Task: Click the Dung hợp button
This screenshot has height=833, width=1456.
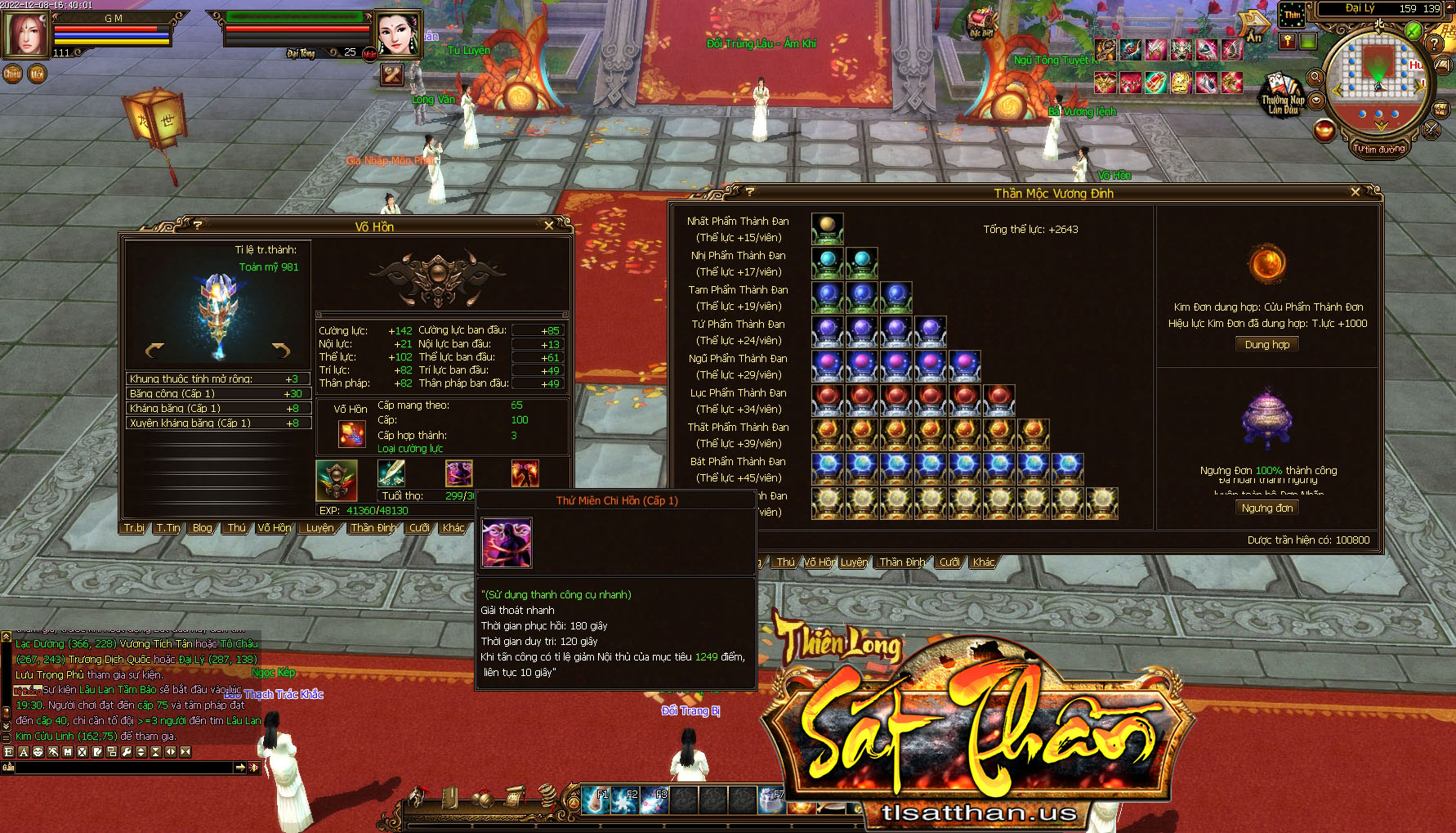Action: coord(1266,345)
